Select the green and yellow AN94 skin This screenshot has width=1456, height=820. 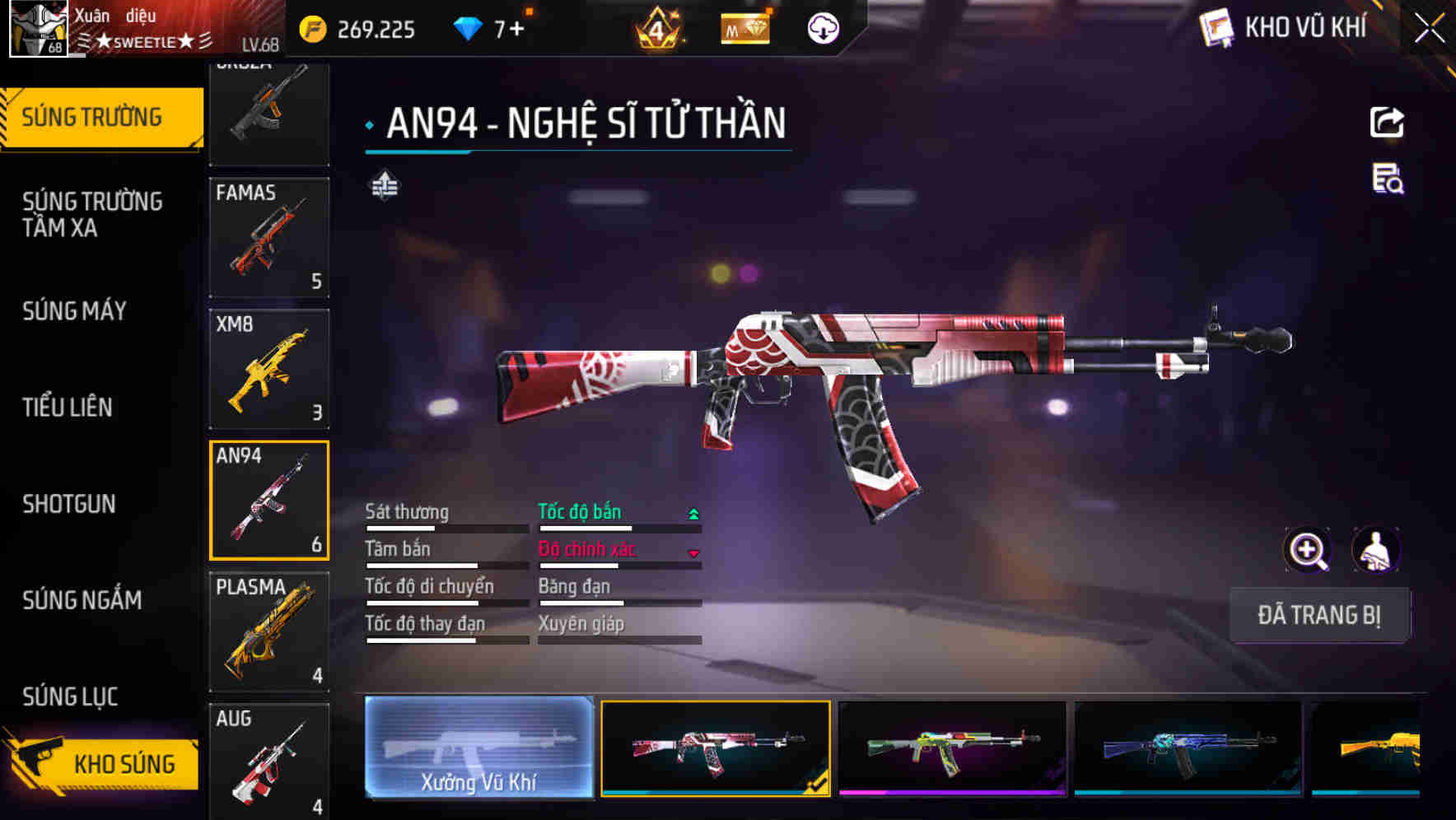click(x=952, y=748)
